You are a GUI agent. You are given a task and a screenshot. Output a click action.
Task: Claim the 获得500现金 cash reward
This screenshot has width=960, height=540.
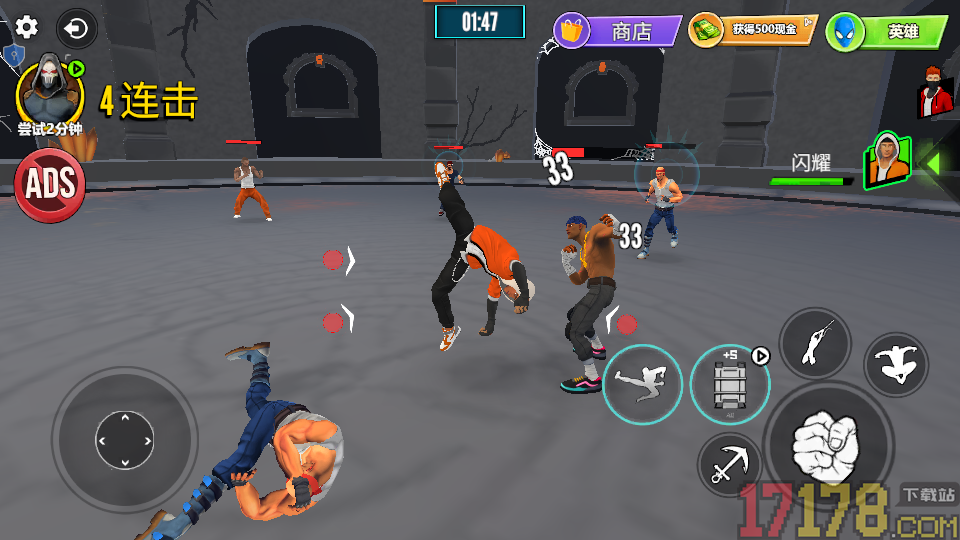tap(753, 30)
